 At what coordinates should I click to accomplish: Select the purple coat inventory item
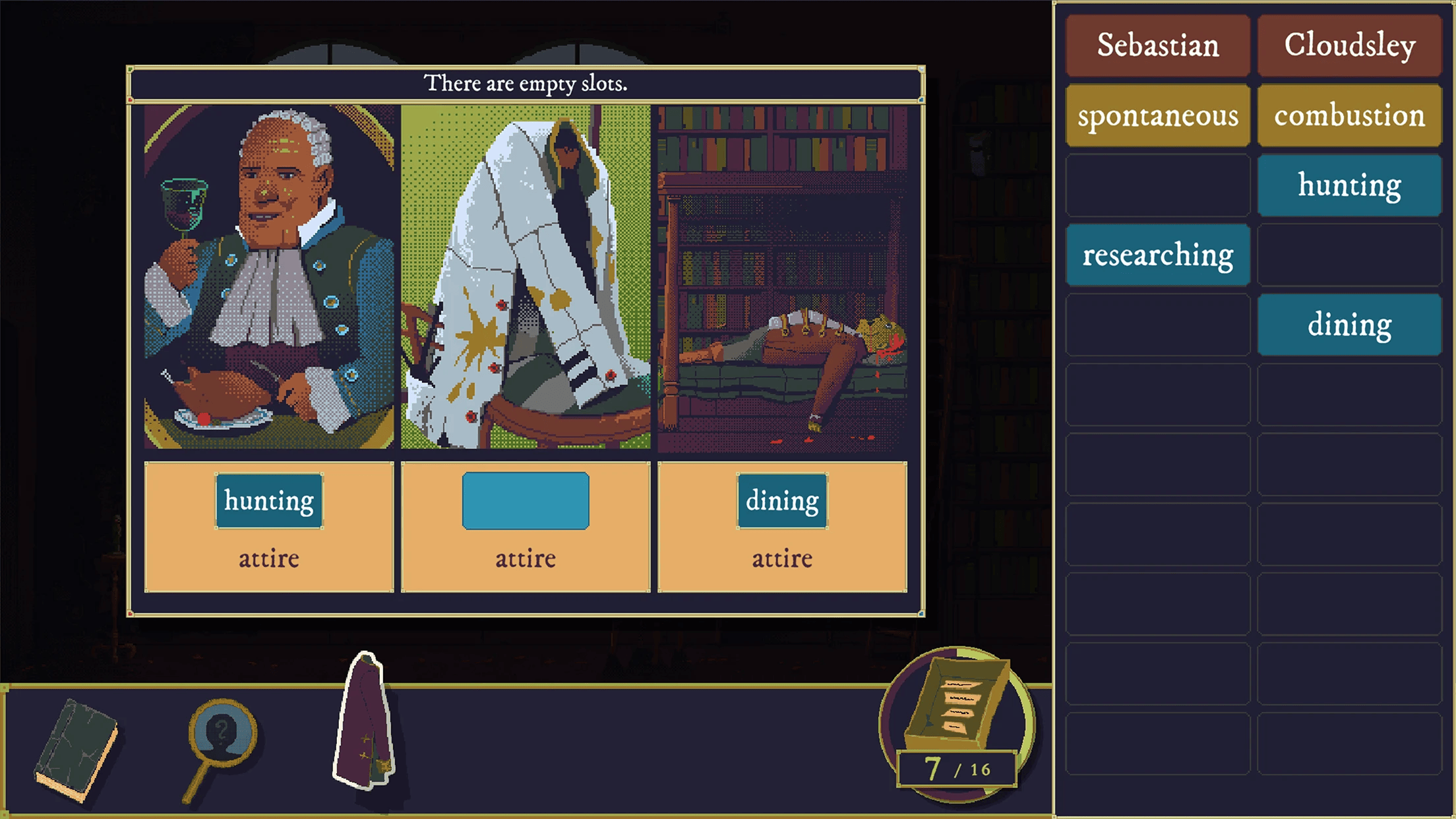point(365,722)
